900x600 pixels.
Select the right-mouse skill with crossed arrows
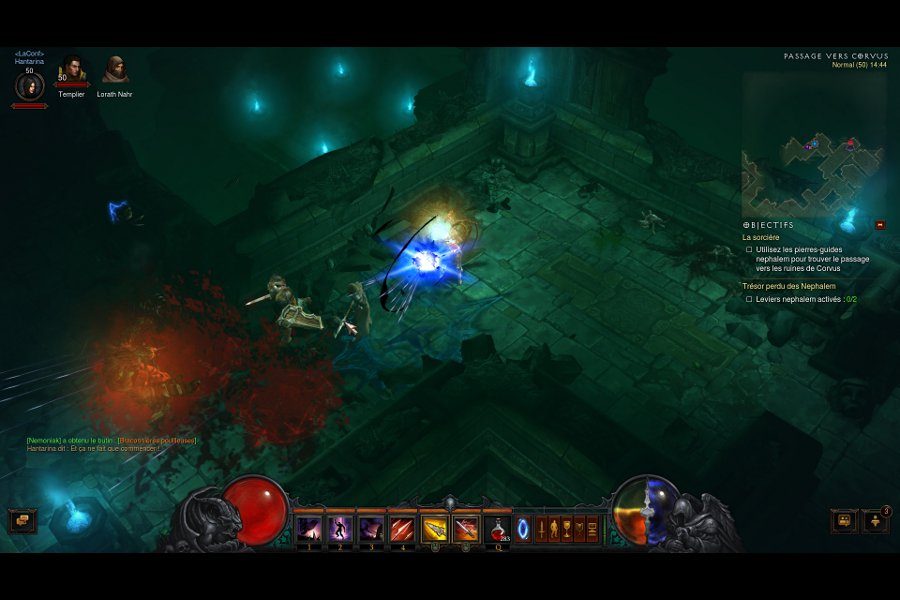[466, 528]
